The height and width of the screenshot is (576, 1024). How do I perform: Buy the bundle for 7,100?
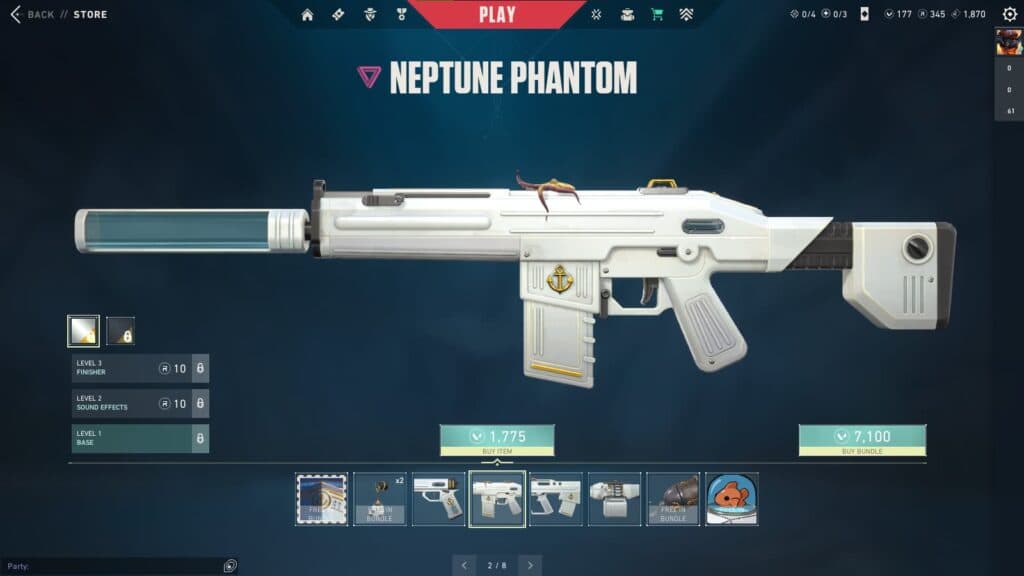(x=862, y=440)
